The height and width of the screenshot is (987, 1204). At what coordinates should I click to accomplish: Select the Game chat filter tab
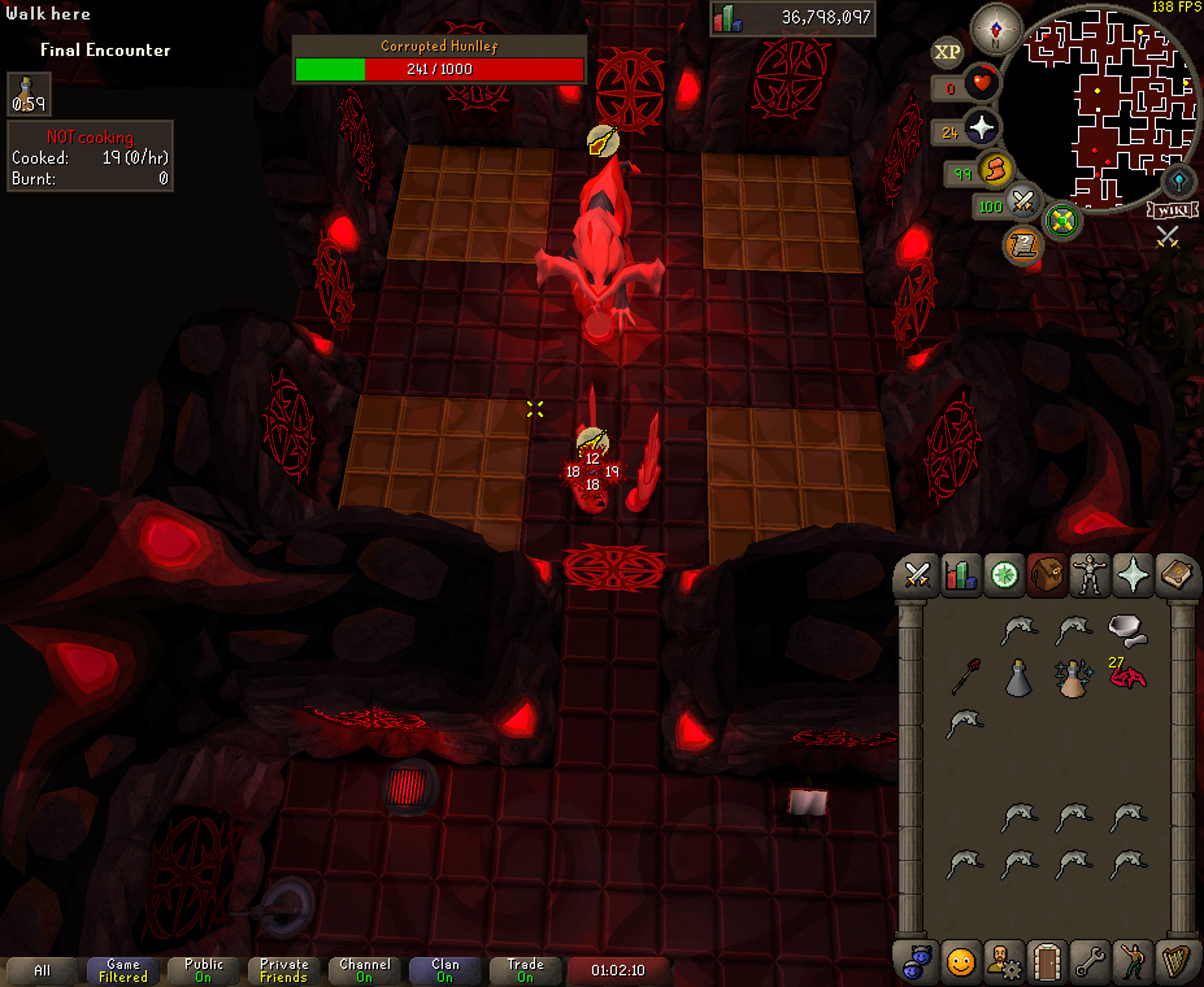tap(123, 970)
